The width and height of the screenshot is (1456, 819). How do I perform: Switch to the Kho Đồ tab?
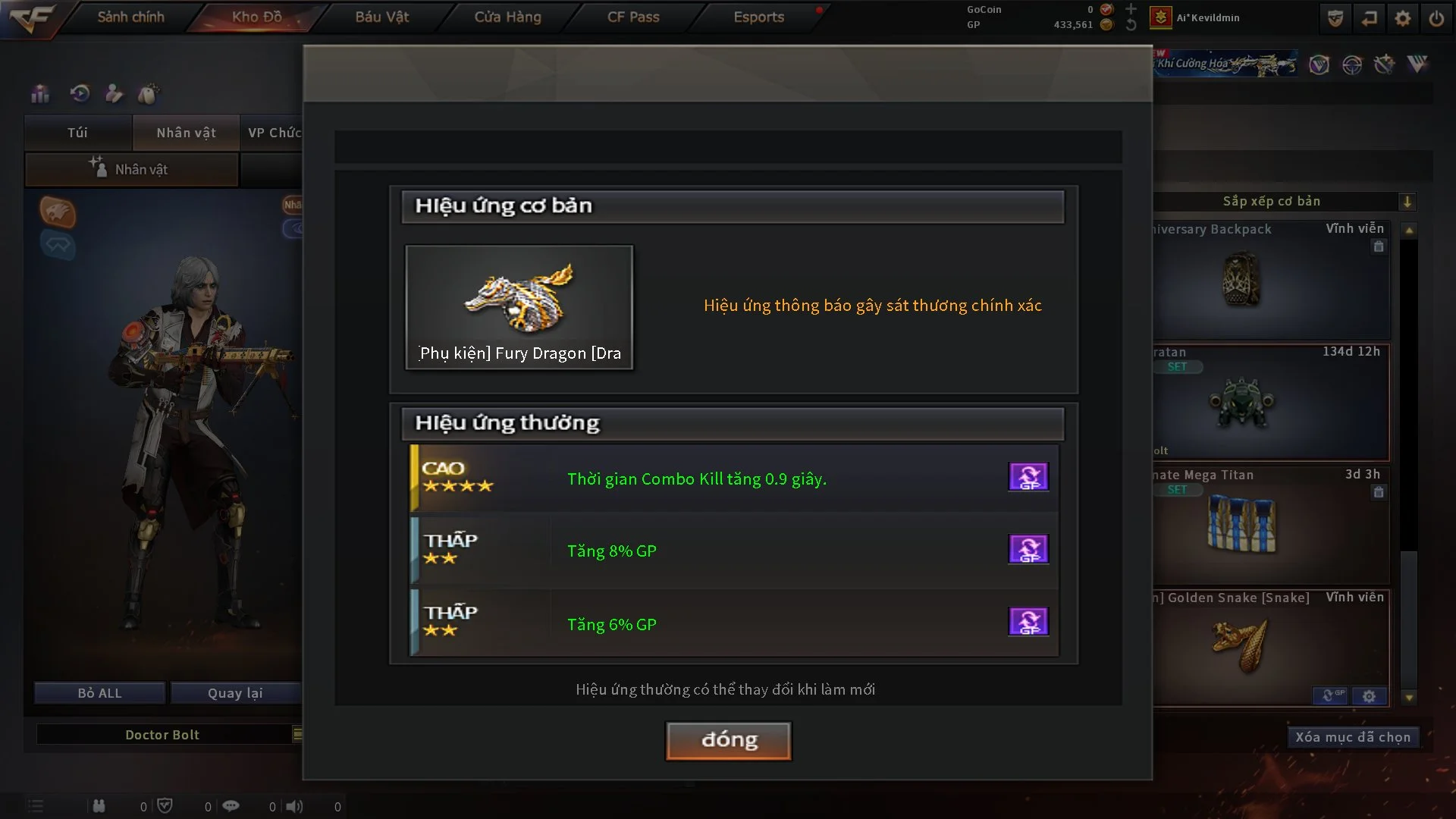[256, 17]
